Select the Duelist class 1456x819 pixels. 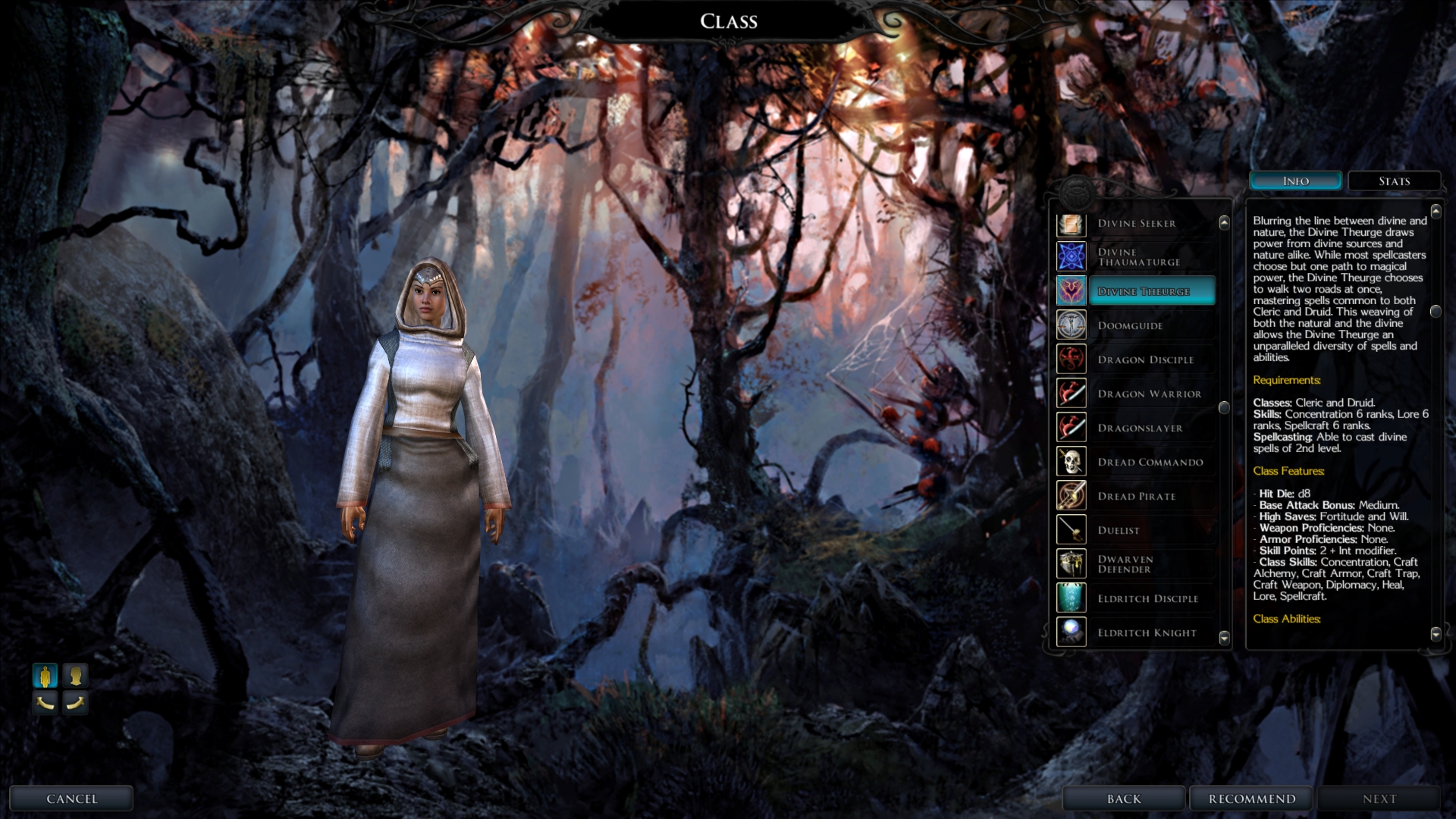pyautogui.click(x=1119, y=530)
